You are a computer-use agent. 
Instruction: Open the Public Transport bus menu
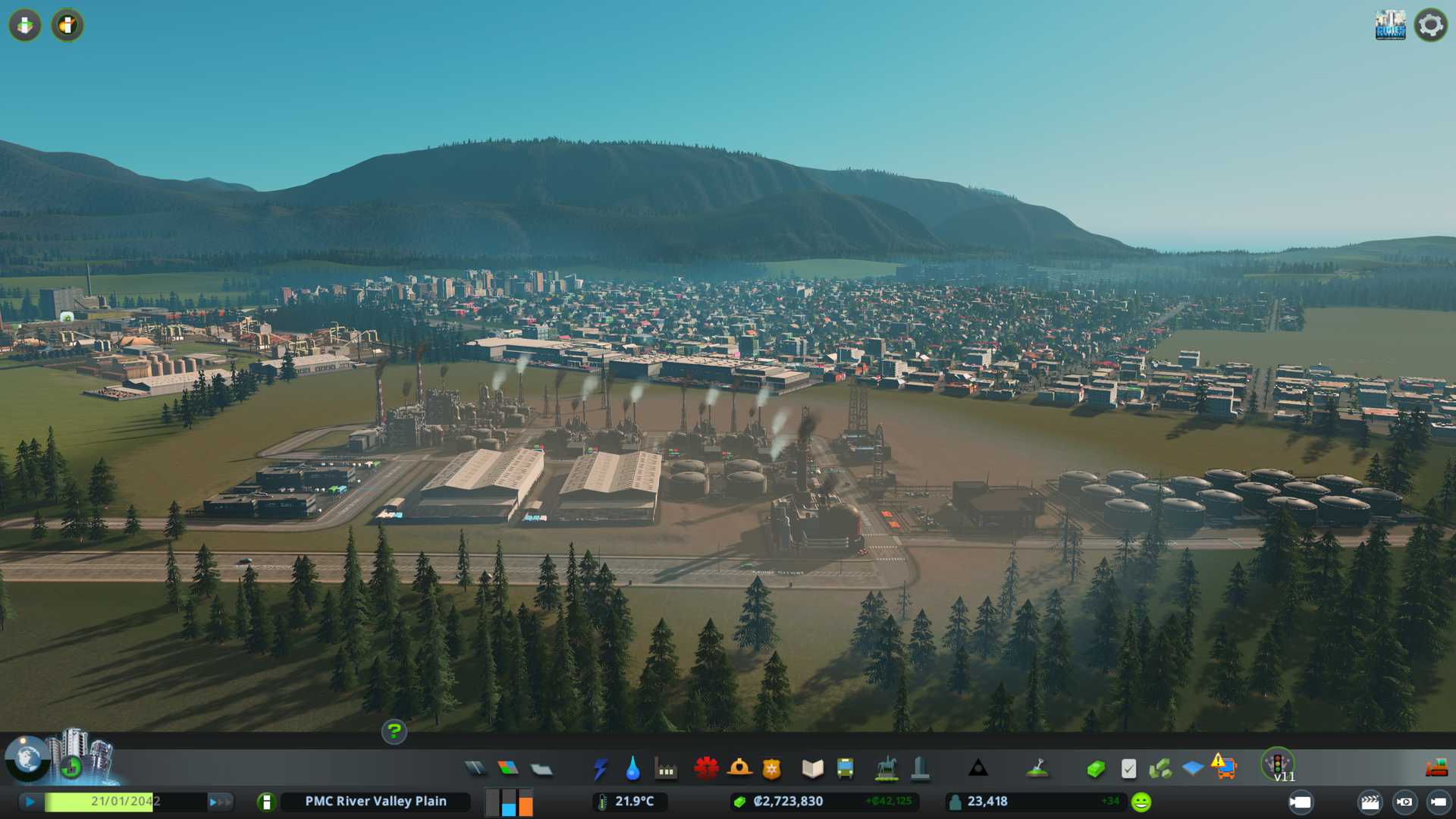pos(845,769)
